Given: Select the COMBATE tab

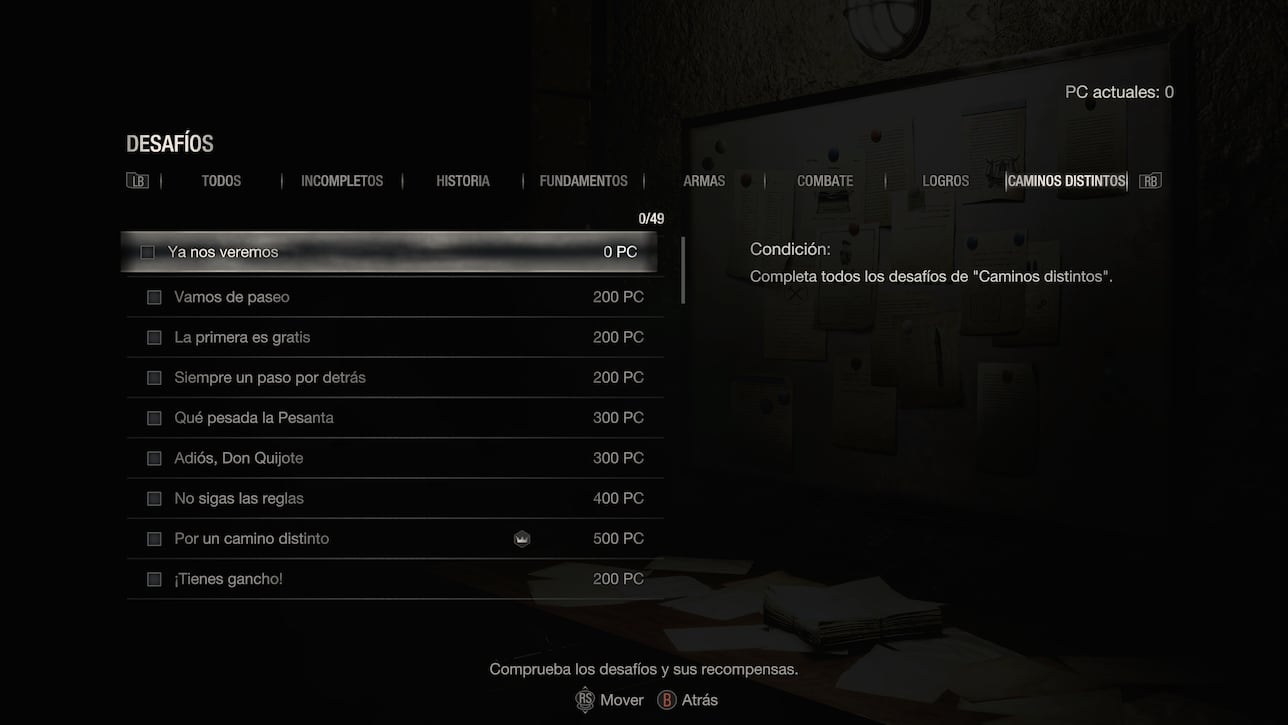Looking at the screenshot, I should pos(824,181).
